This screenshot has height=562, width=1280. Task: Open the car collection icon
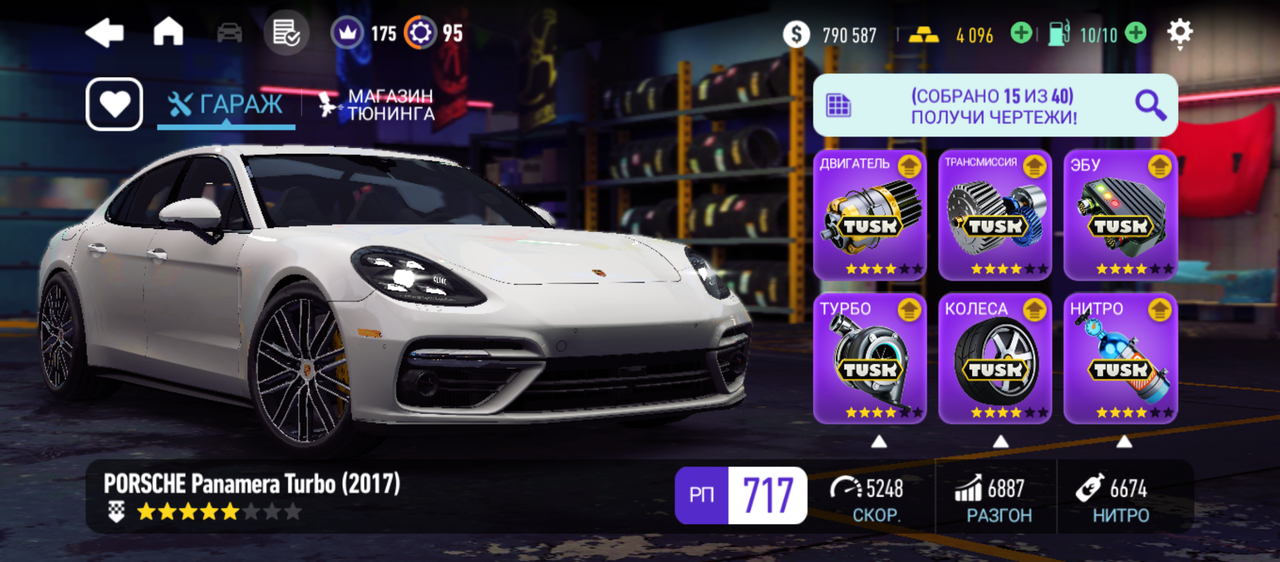pos(229,33)
